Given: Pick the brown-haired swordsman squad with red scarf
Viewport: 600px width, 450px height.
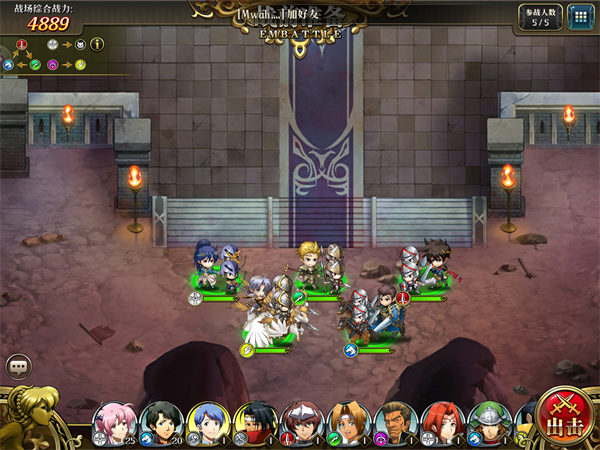Looking at the screenshot, I should (x=426, y=266).
